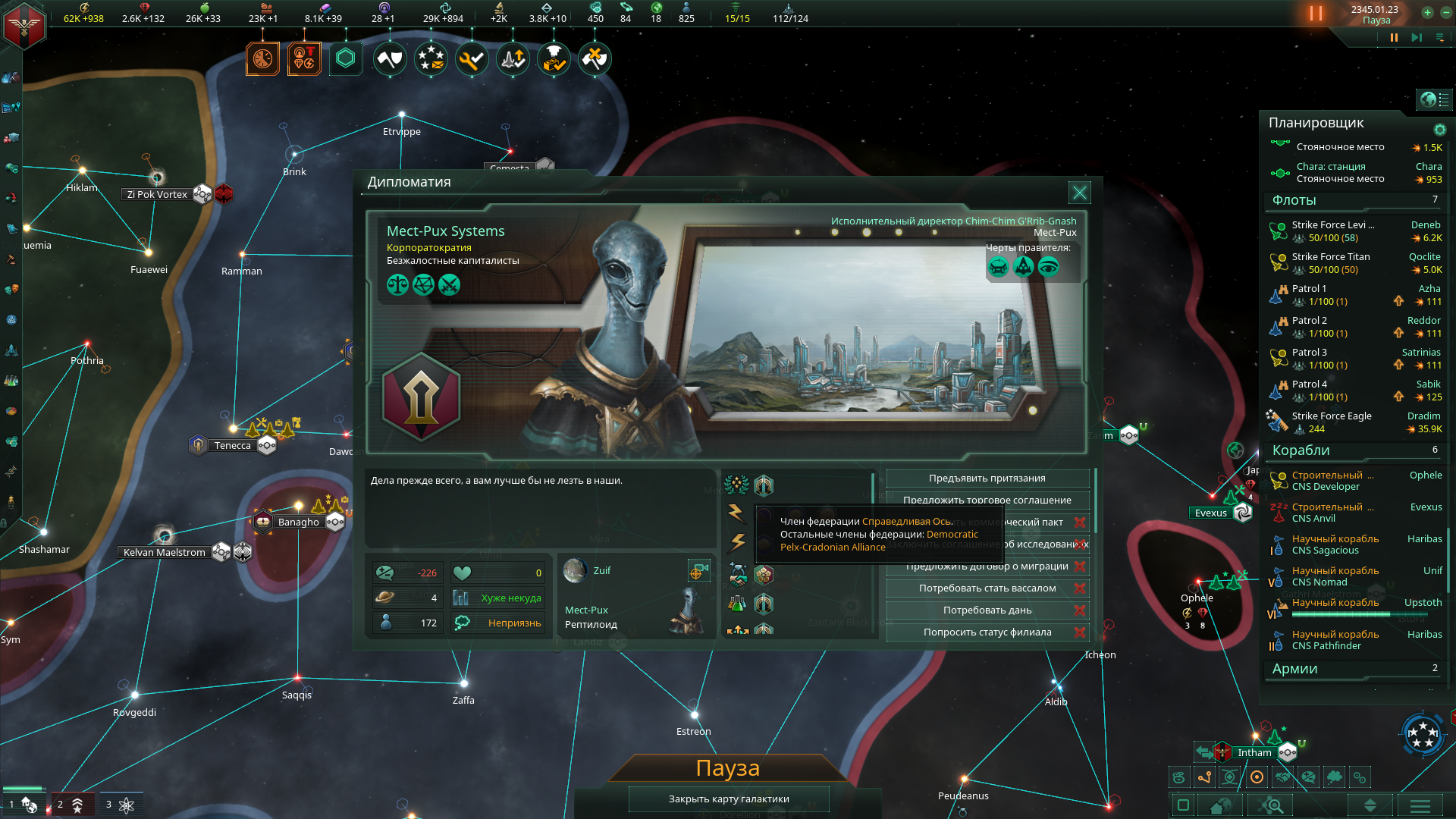Close the Diplomacy window
This screenshot has height=819, width=1456.
1079,193
